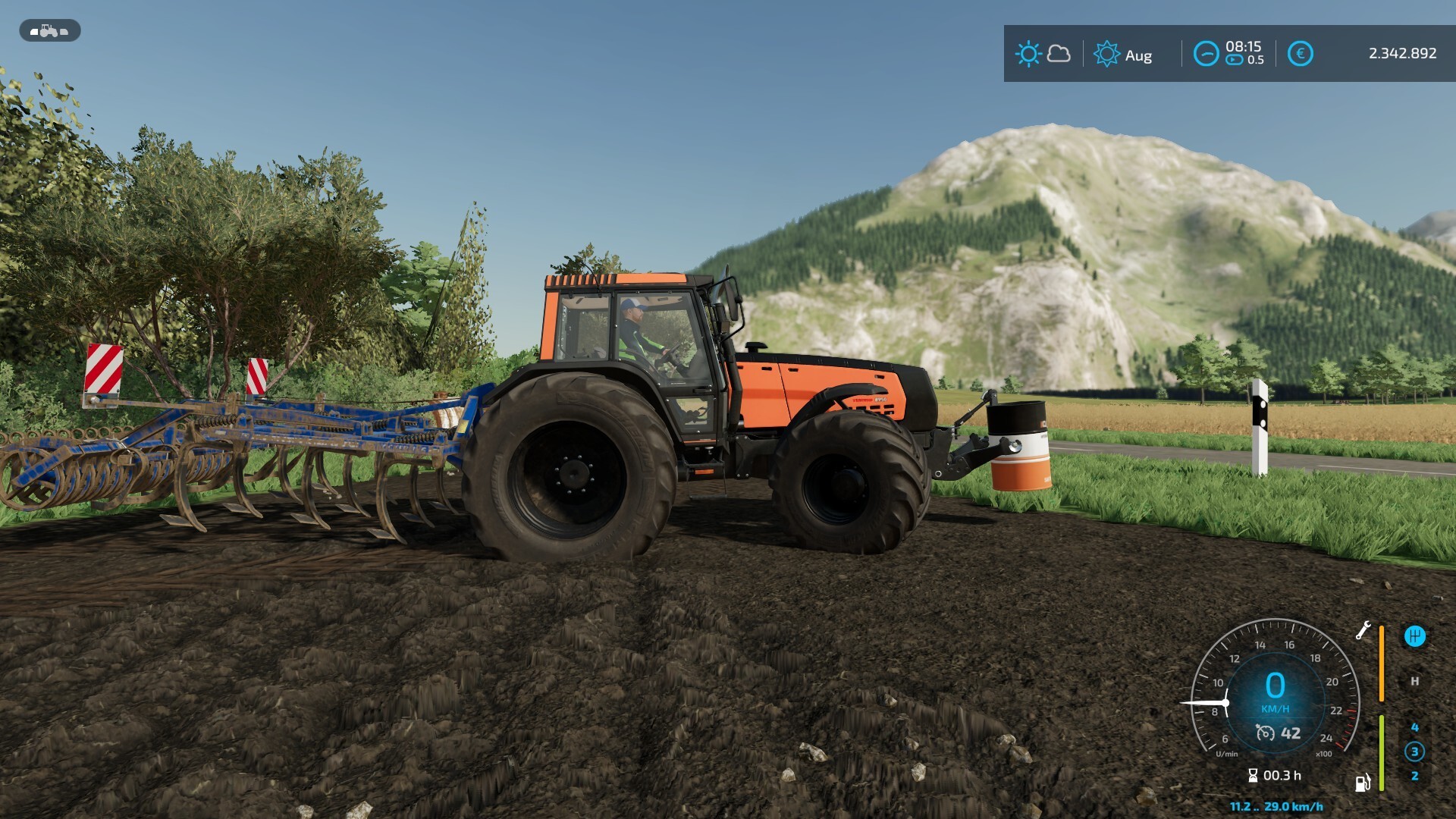Click the sun and cloud weather icon
1456x819 pixels.
click(1043, 54)
